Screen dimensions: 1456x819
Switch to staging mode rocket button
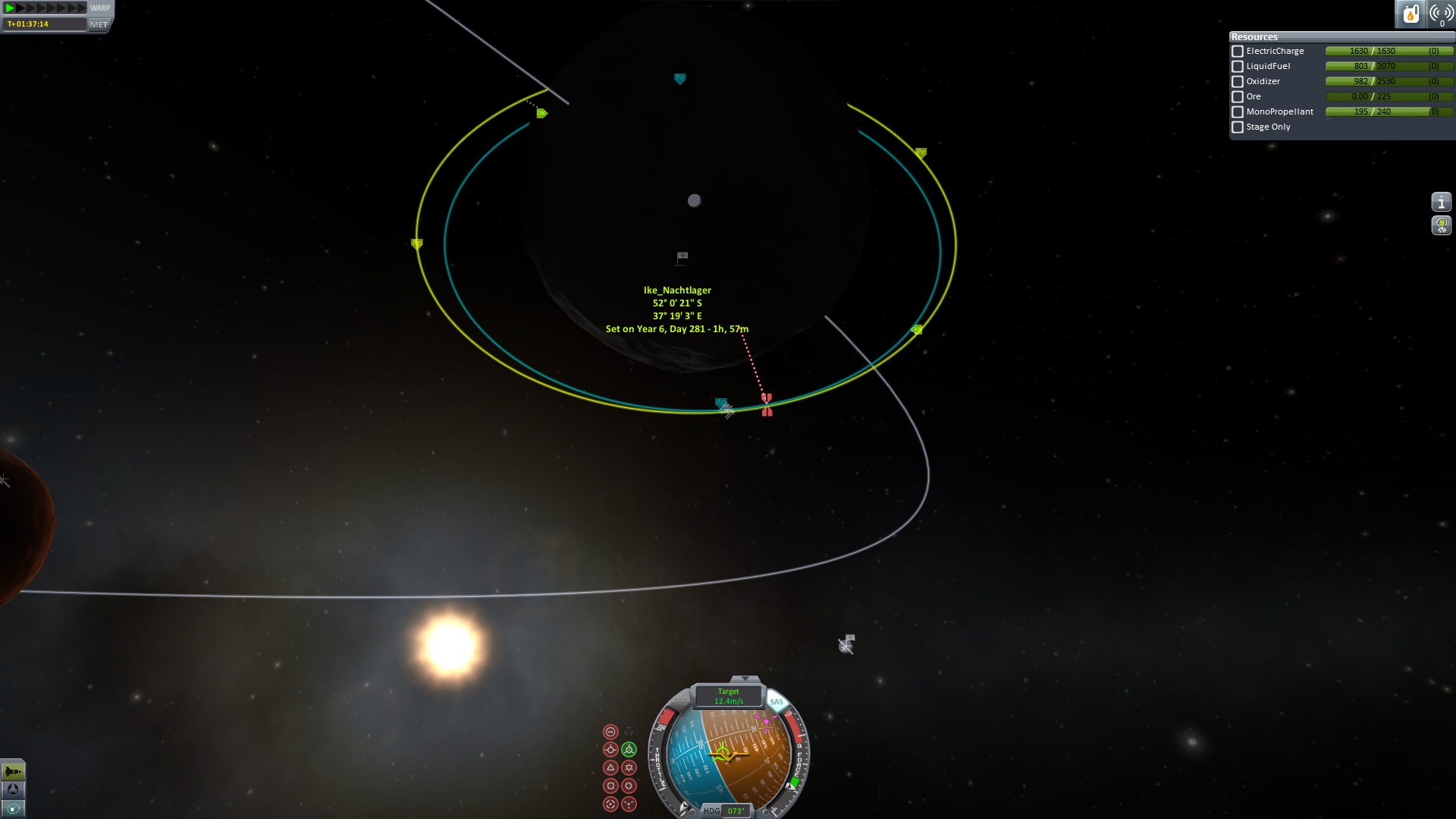pyautogui.click(x=13, y=772)
